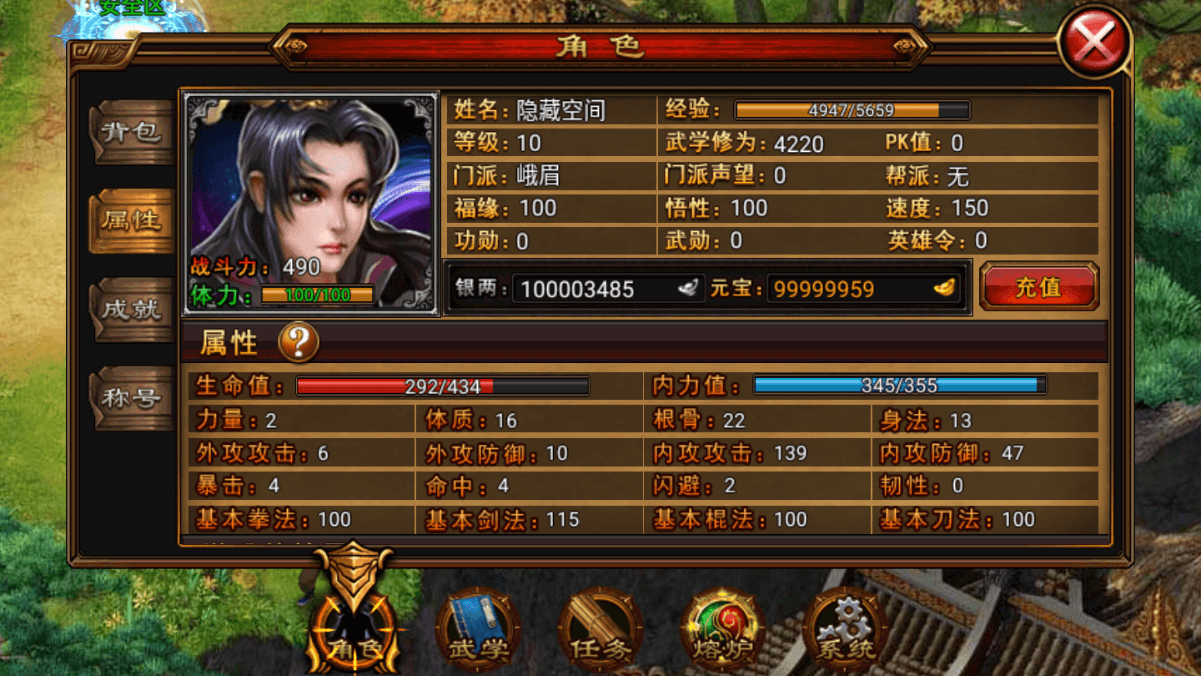Tap the 充值 recharge button

[x=1038, y=287]
